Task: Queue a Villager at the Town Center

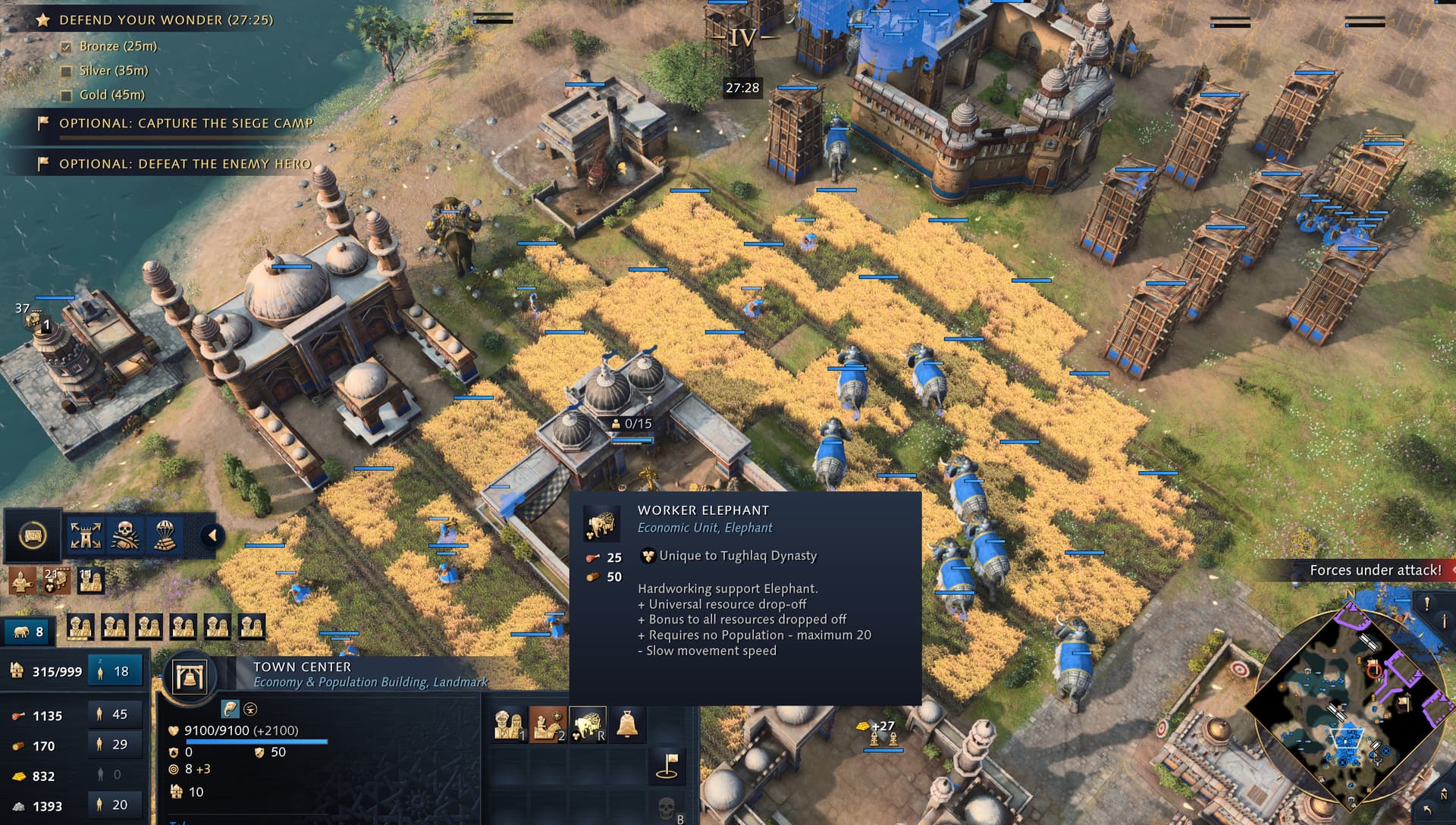Action: (509, 725)
